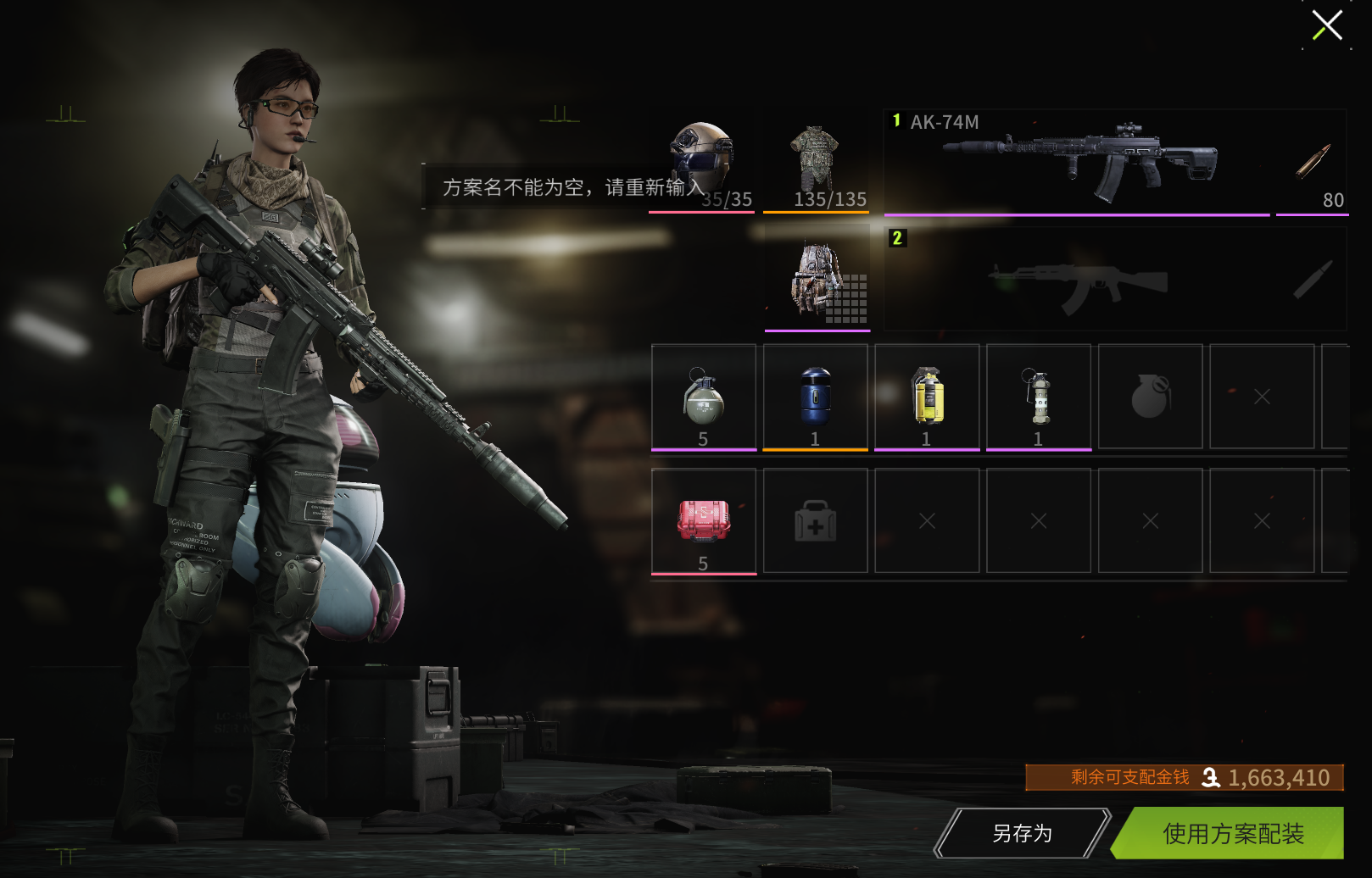
Task: Close the loadout screen with the X
Action: tap(1327, 25)
